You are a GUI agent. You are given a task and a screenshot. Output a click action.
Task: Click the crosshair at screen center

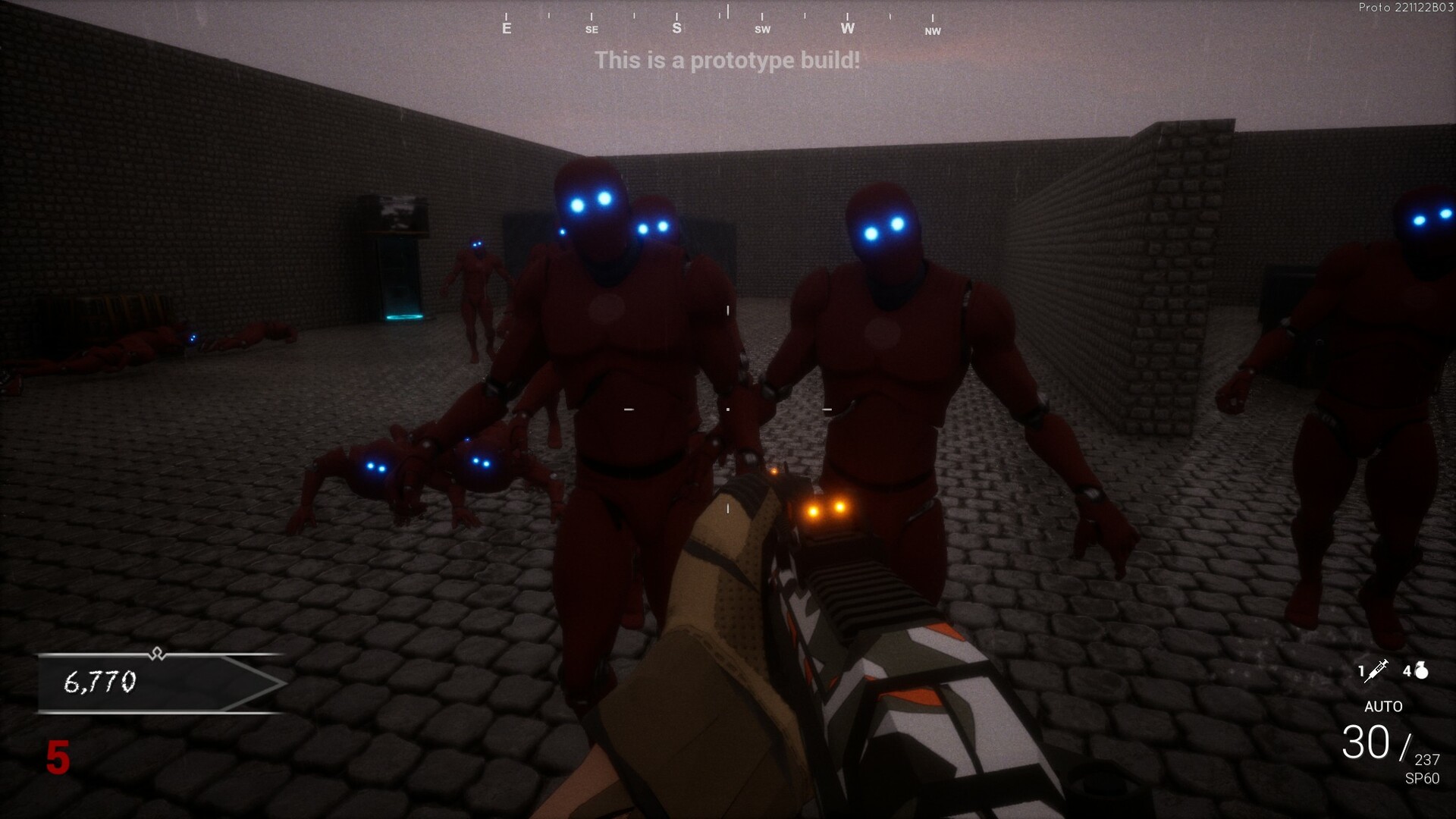coord(728,409)
